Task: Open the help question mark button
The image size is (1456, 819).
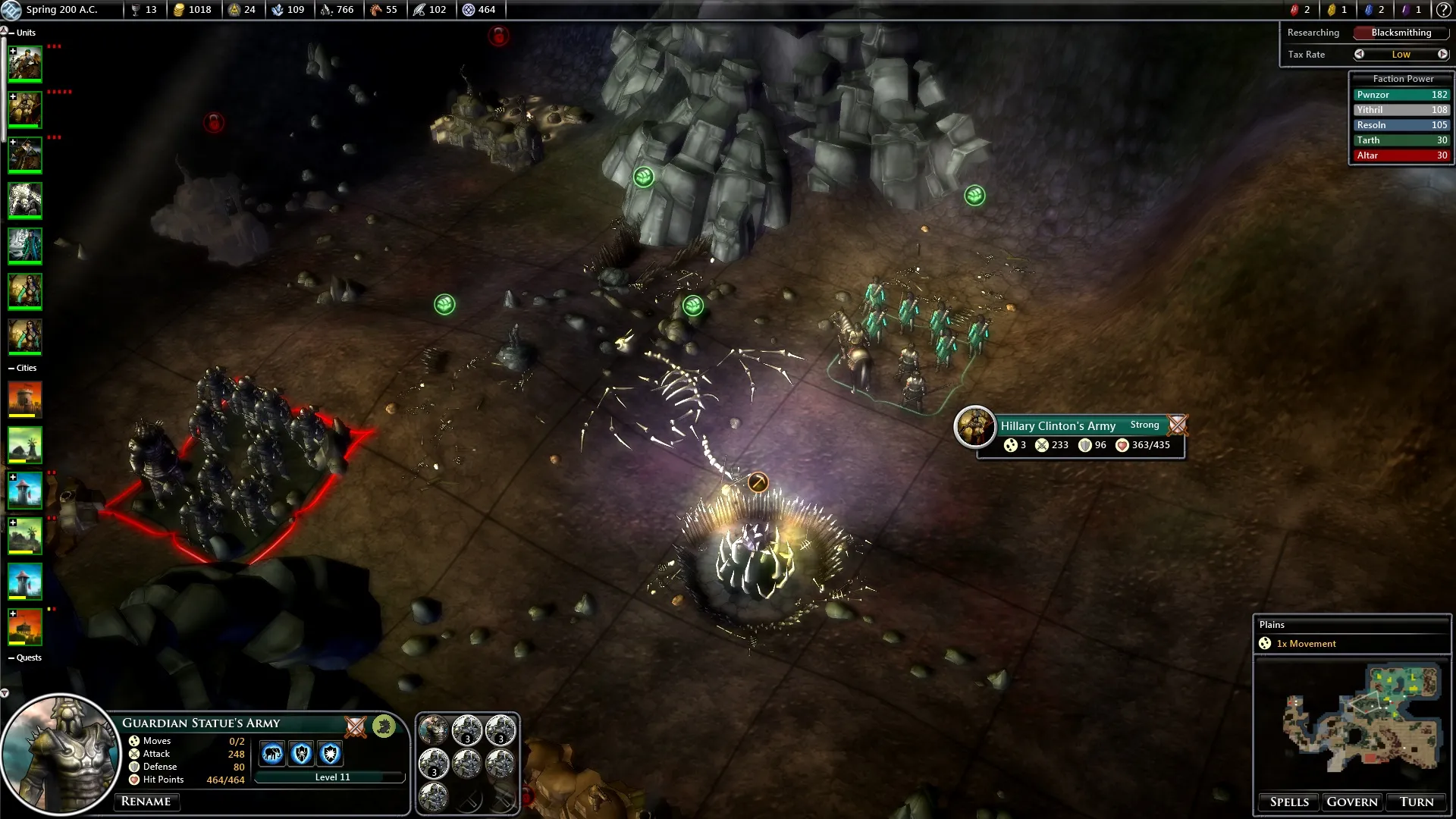Action: click(x=1444, y=10)
